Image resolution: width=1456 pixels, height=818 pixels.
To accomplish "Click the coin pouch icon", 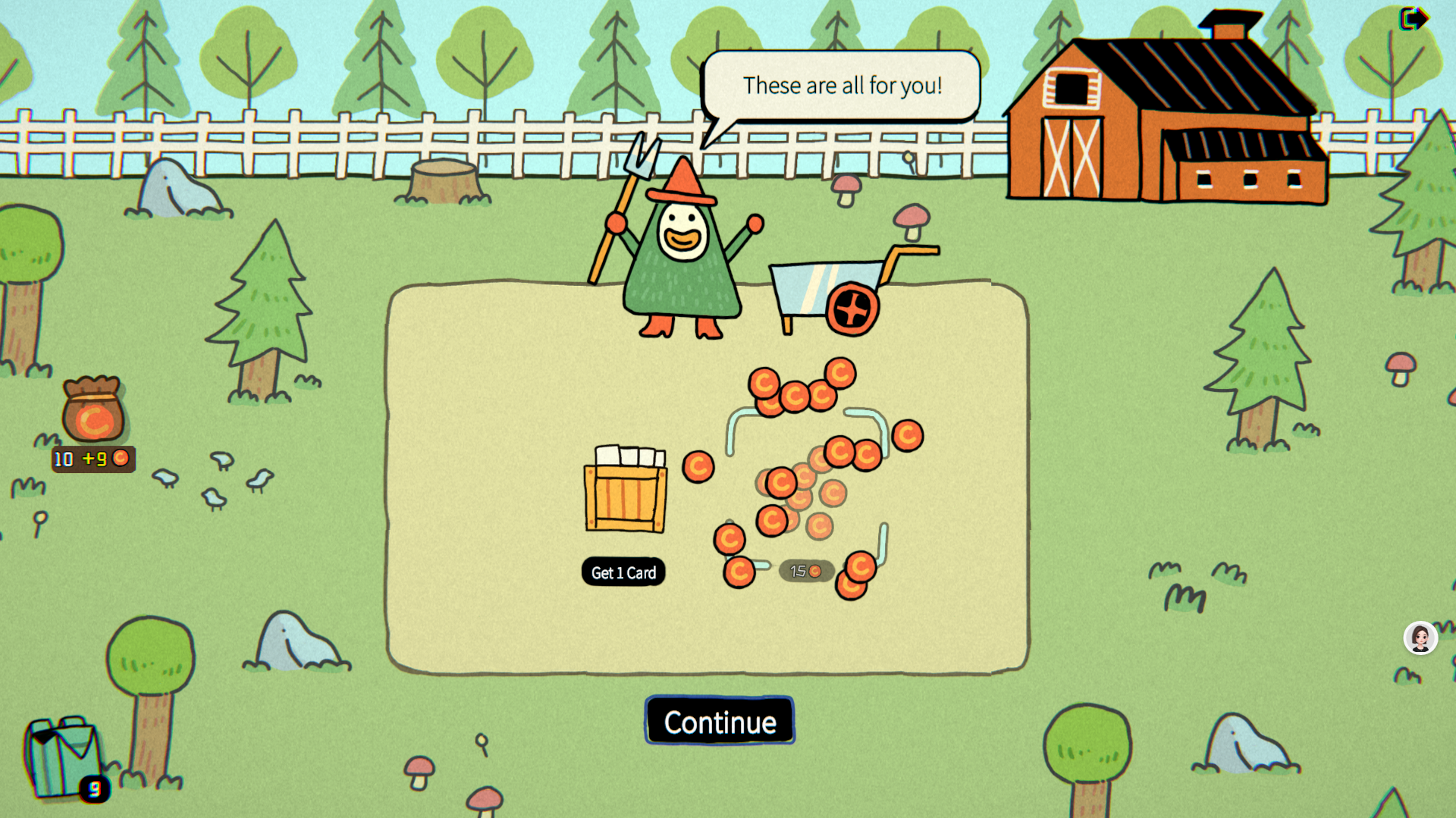I will [93, 410].
